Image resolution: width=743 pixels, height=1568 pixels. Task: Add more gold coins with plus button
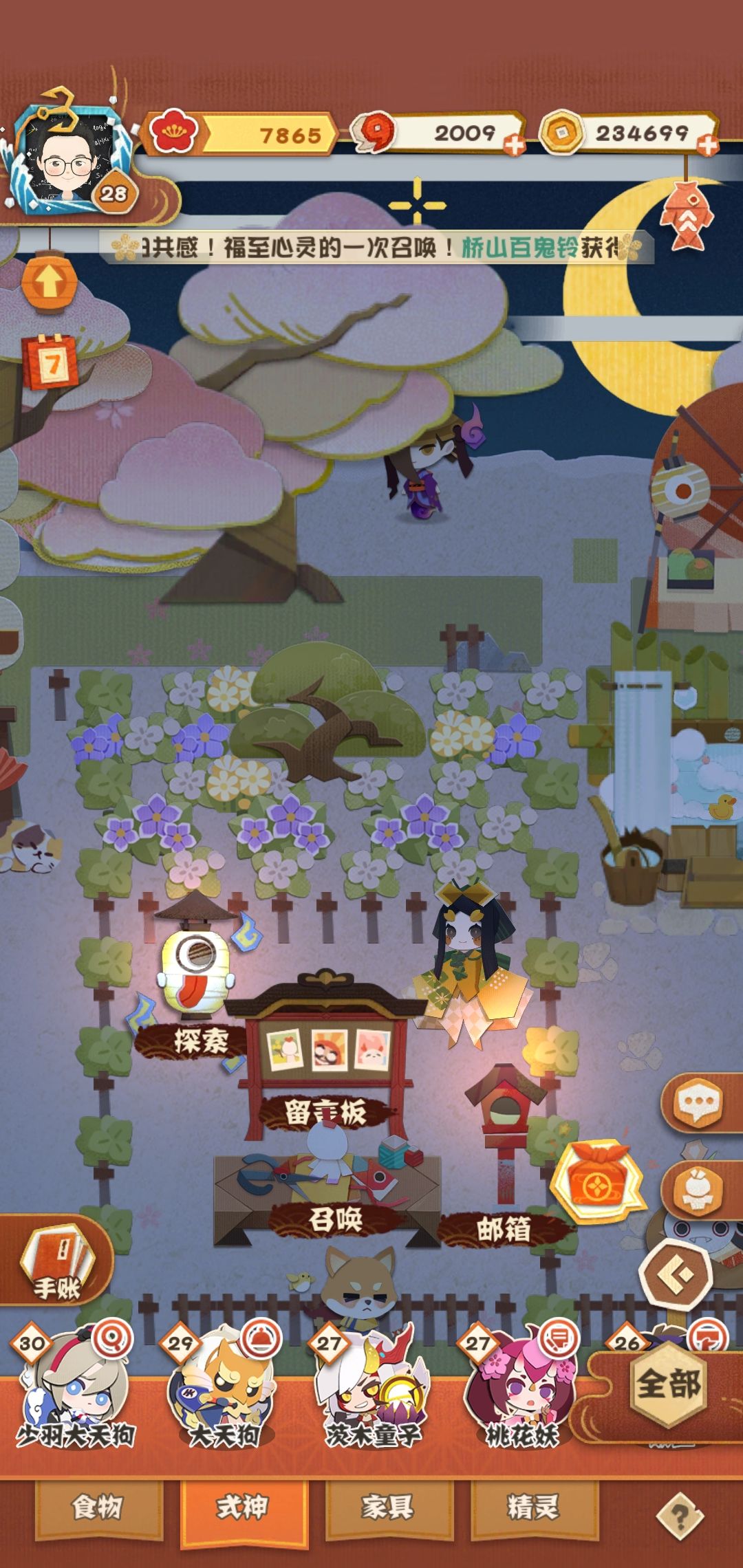pos(707,145)
